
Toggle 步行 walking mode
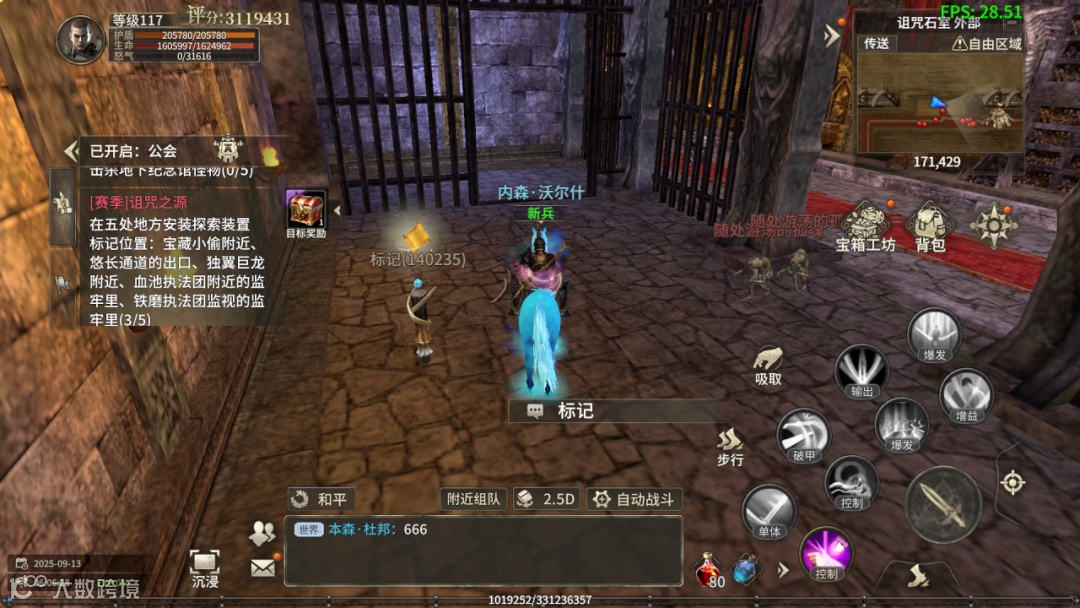pos(730,446)
